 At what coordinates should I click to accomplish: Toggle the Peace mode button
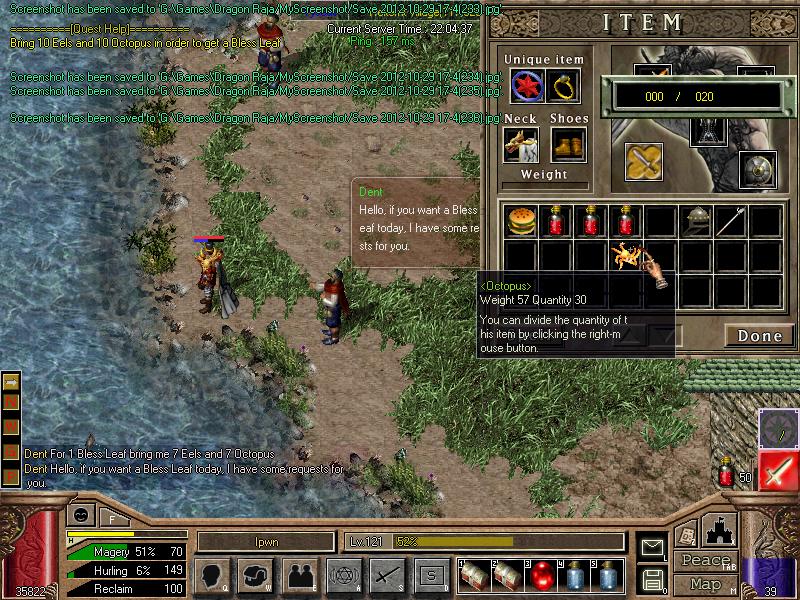click(x=705, y=561)
